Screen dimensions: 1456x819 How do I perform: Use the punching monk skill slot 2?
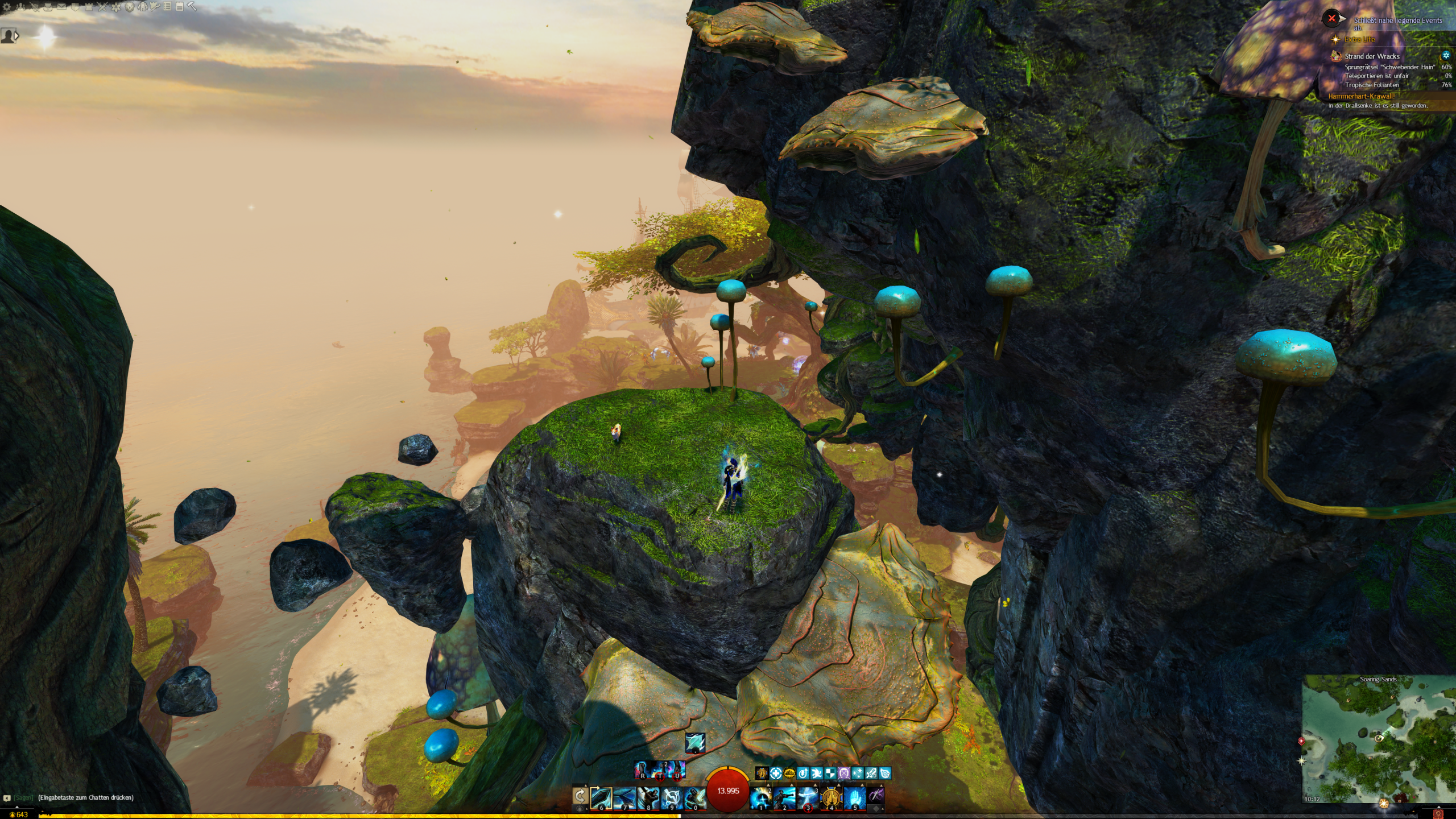pyautogui.click(x=784, y=797)
